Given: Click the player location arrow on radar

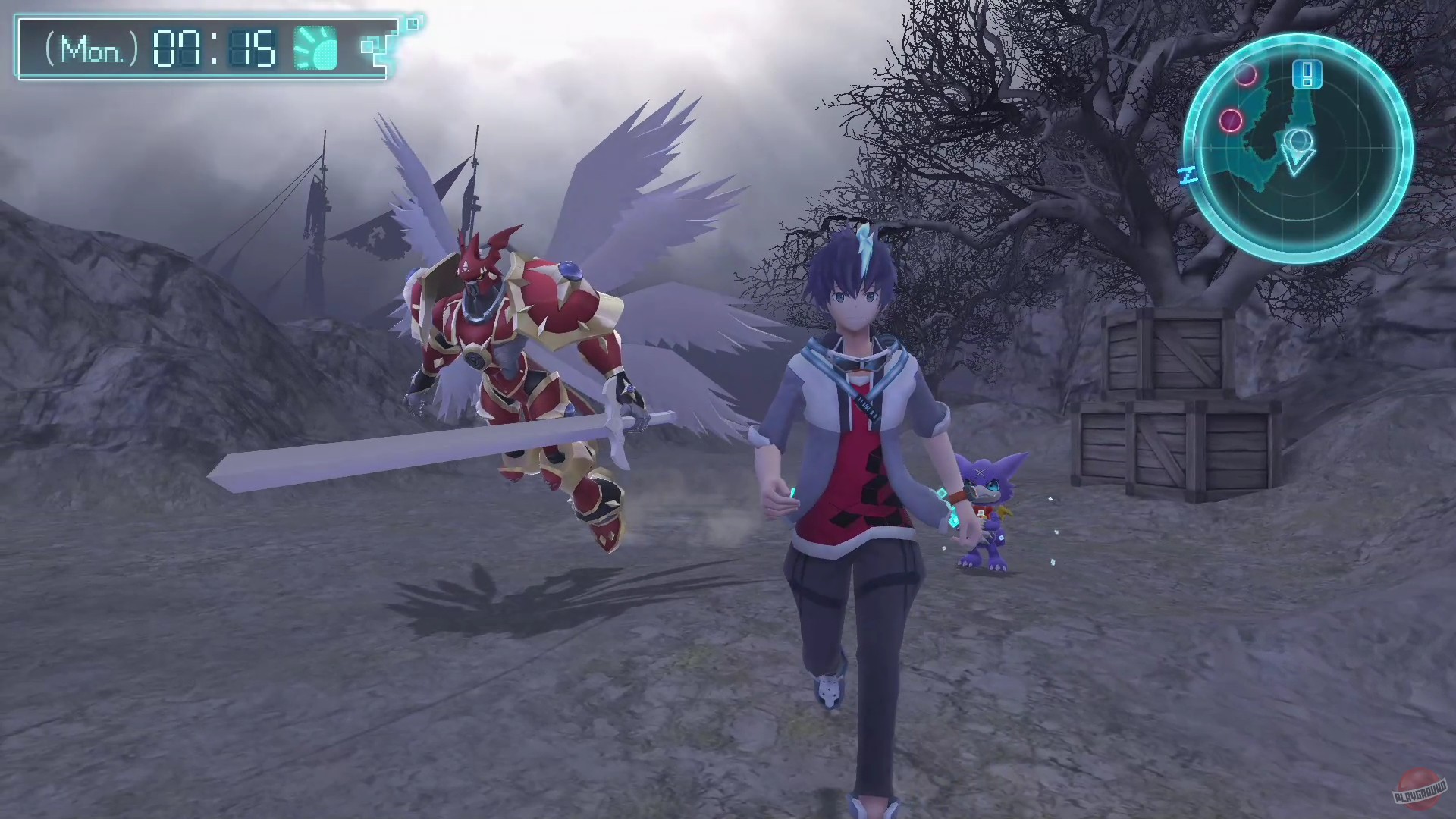Looking at the screenshot, I should point(1298,150).
